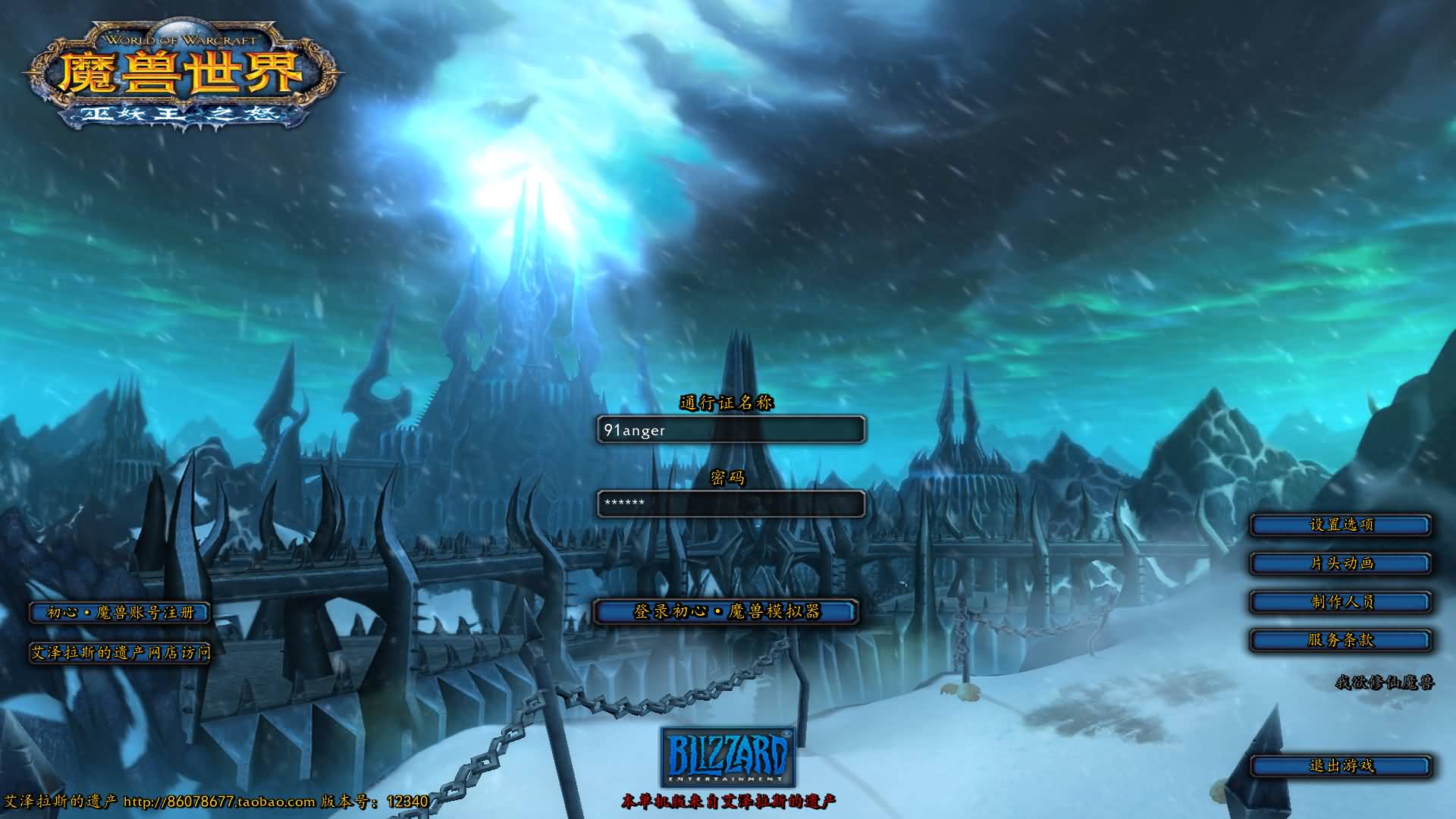
Task: Play the 片头动画 intro cinematic
Action: pyautogui.click(x=1340, y=563)
